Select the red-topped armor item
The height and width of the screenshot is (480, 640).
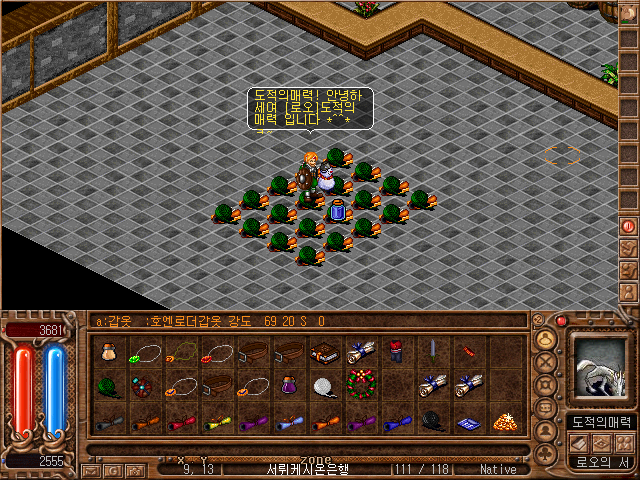(x=396, y=352)
